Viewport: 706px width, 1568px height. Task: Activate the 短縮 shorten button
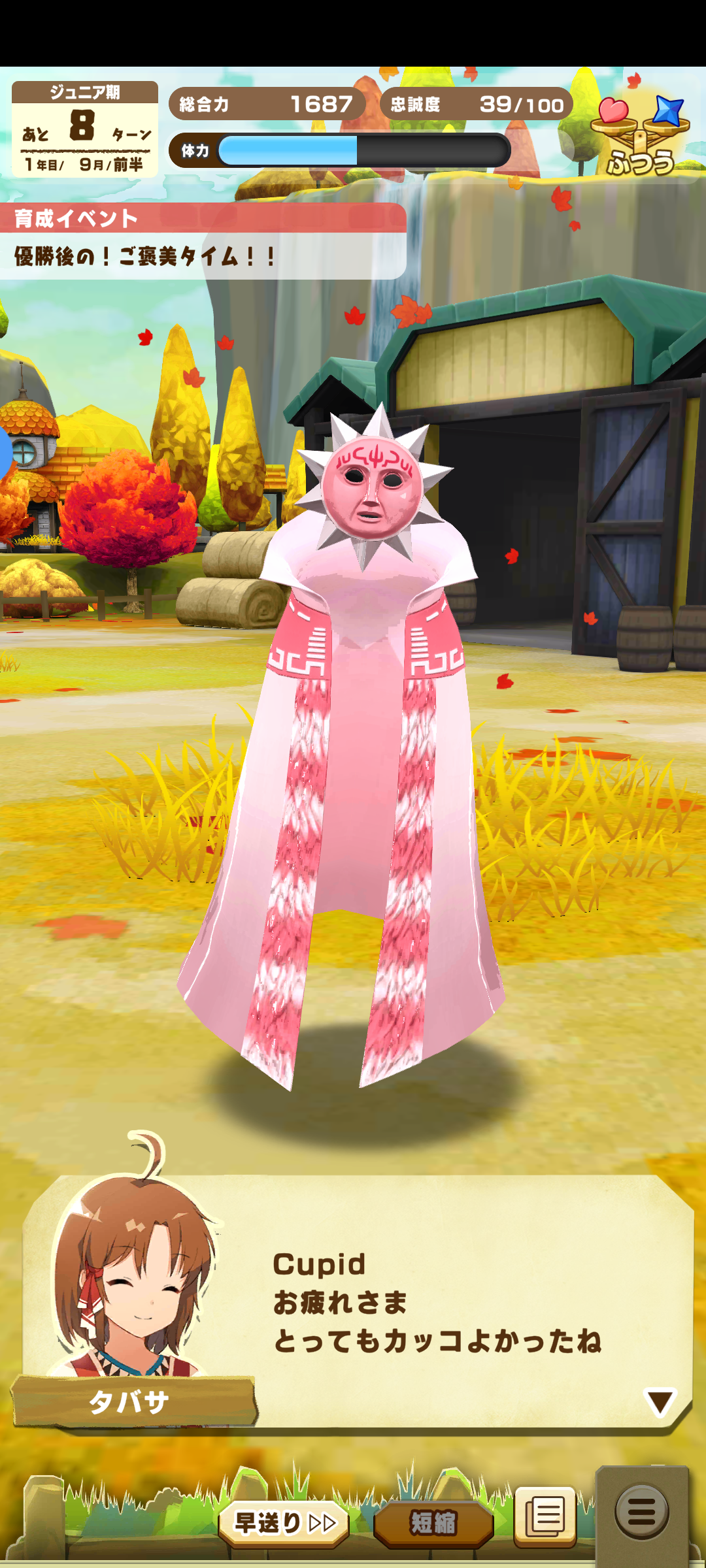433,1523
